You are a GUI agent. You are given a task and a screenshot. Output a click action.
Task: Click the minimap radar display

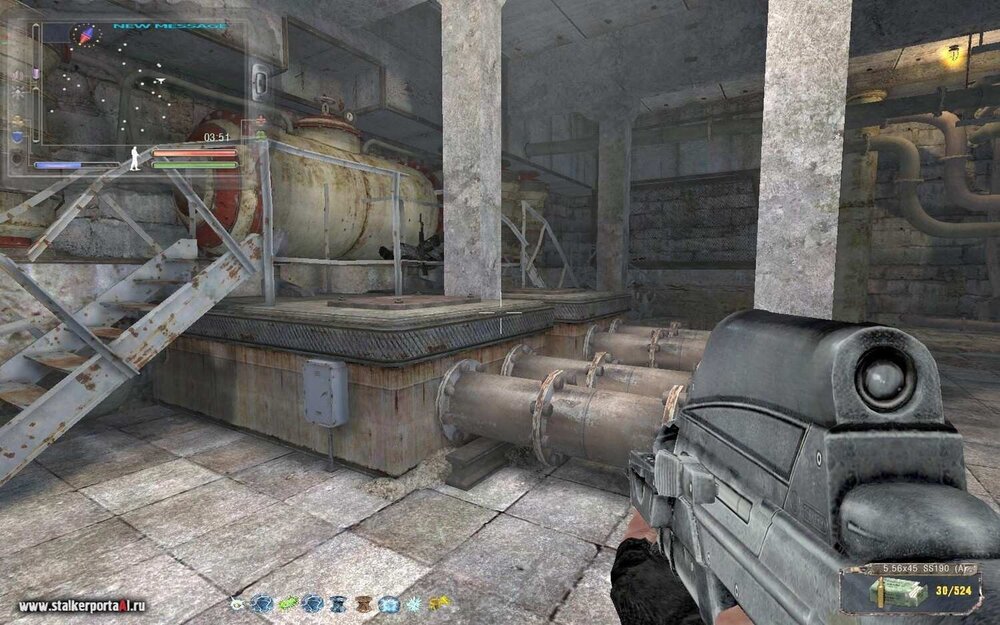point(140,90)
